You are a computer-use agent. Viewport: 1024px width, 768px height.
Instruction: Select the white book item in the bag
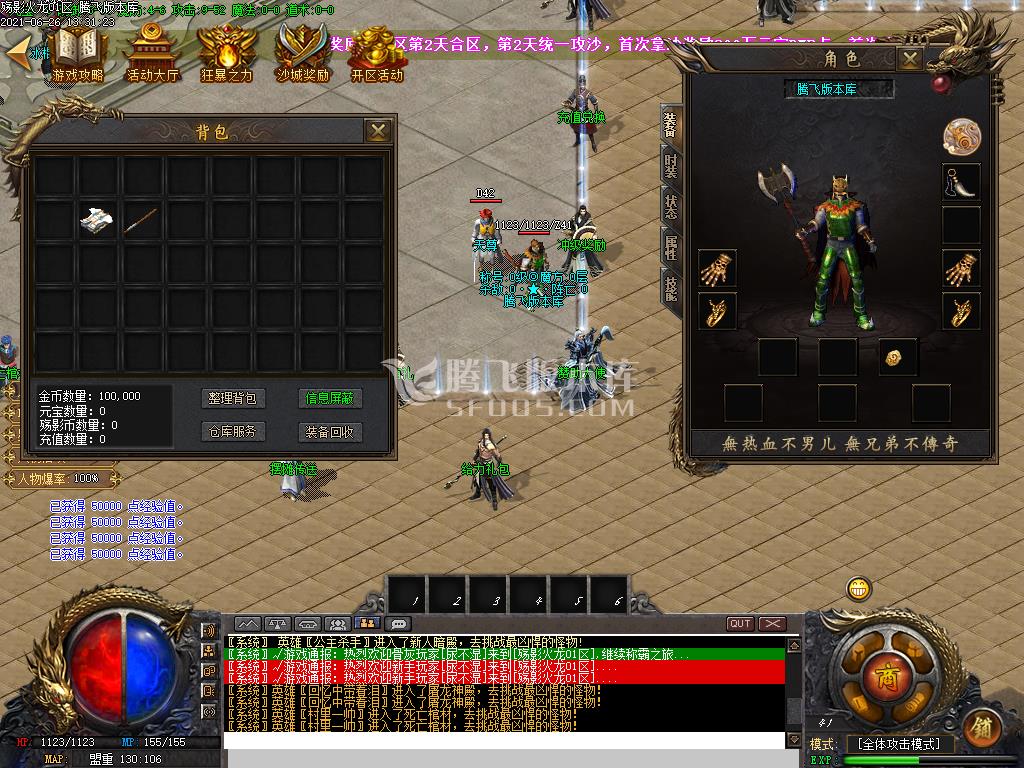pos(97,220)
